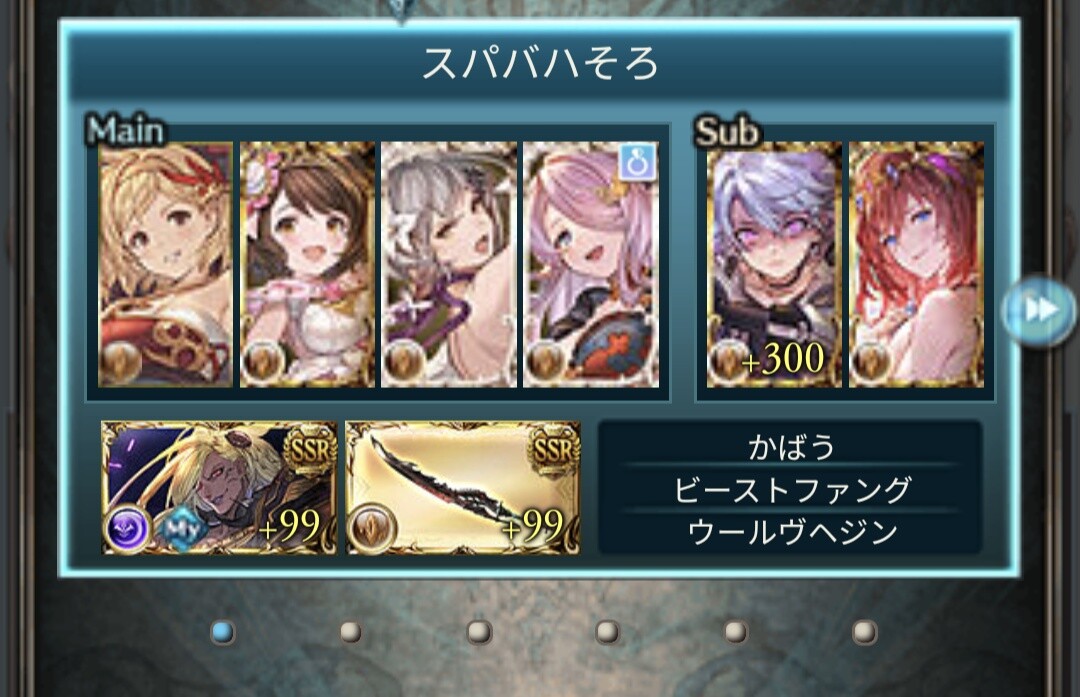Open the SSR dark blade weapon card

coord(463,487)
